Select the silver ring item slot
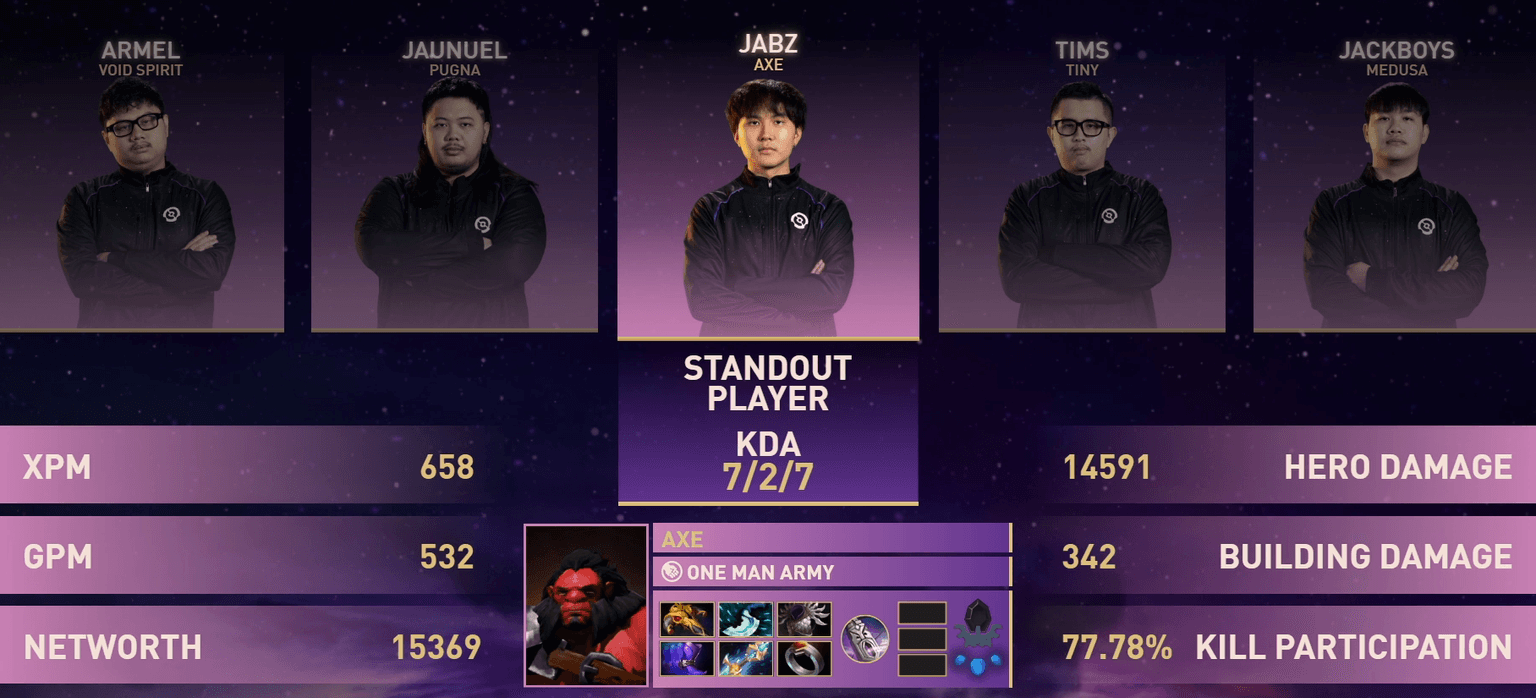 click(804, 658)
